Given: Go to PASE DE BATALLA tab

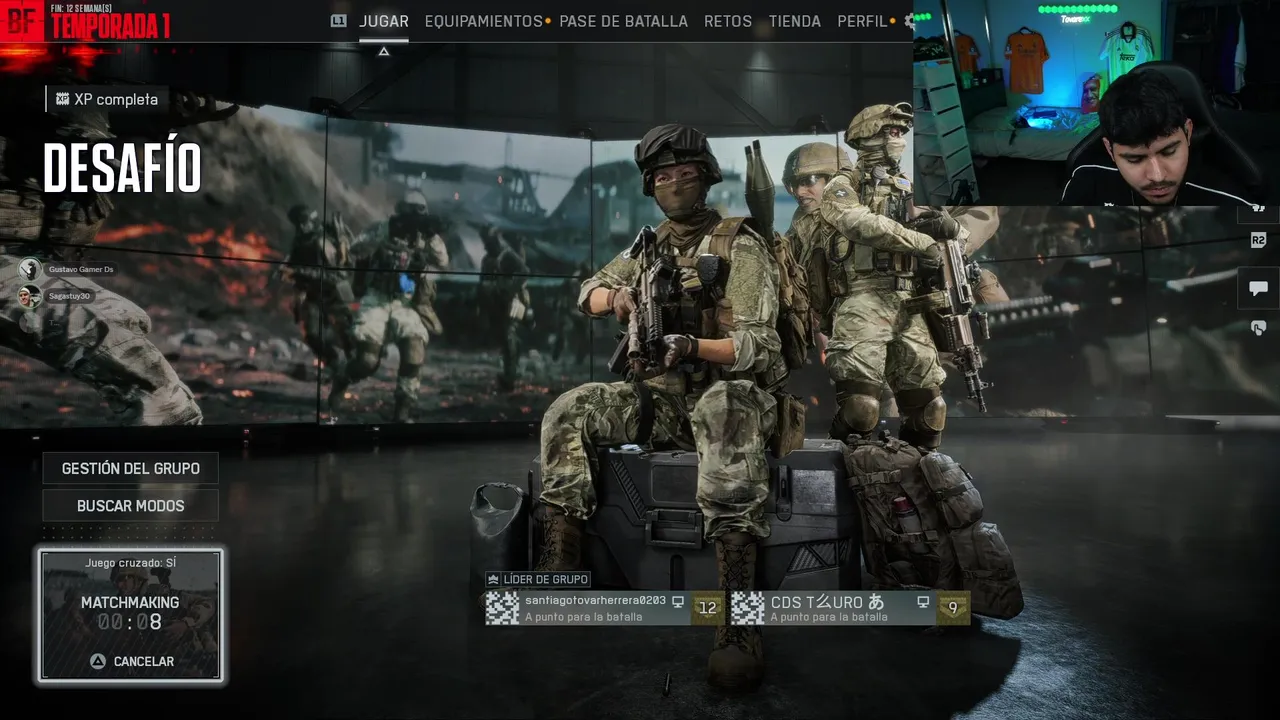Looking at the screenshot, I should 623,21.
